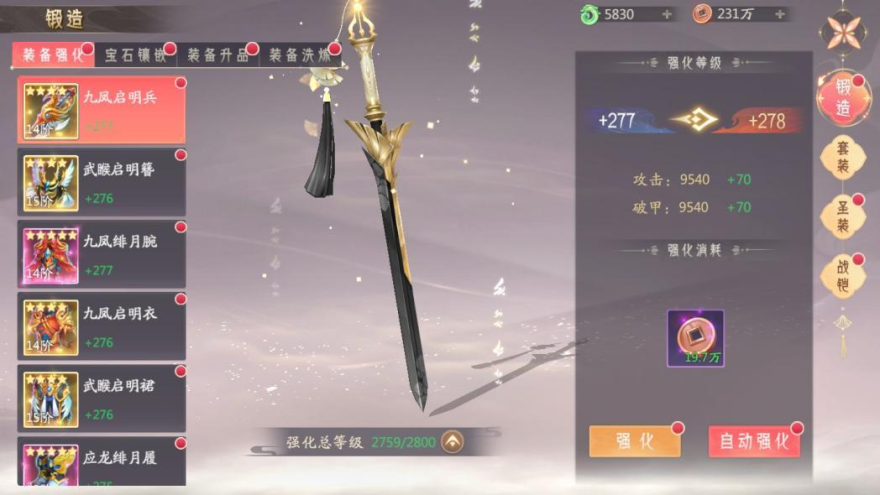Open the 套装 side menu
Image resolution: width=880 pixels, height=495 pixels.
pos(842,158)
